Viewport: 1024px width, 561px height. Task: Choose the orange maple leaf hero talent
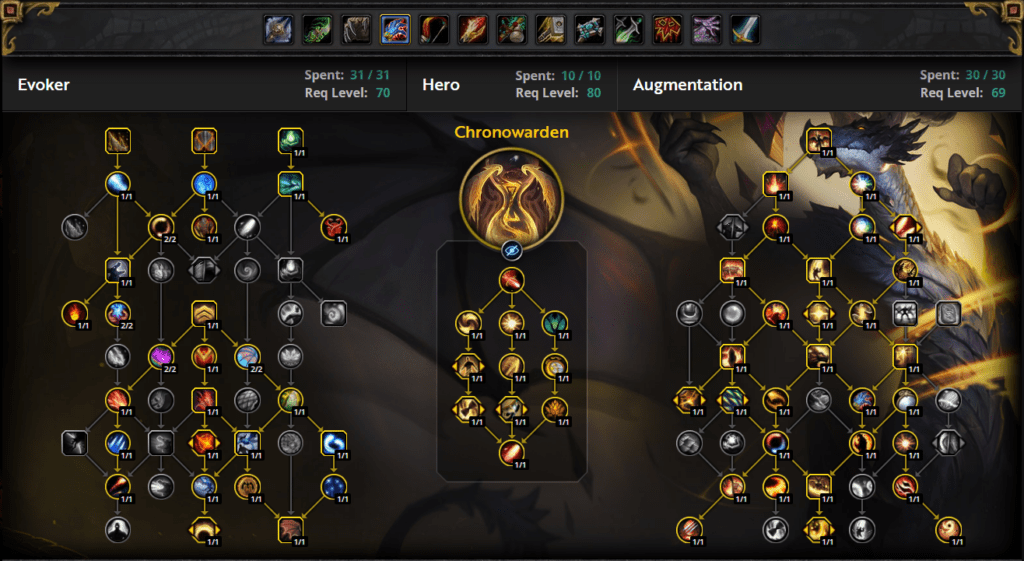(555, 408)
